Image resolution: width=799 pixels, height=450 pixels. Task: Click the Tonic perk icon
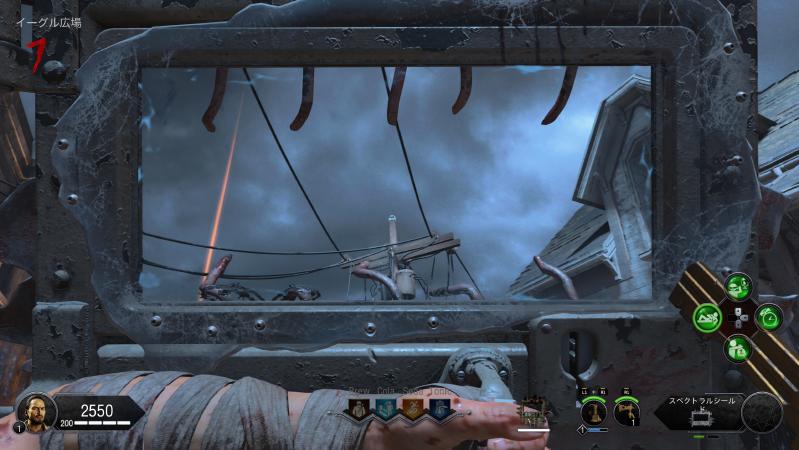[438, 409]
